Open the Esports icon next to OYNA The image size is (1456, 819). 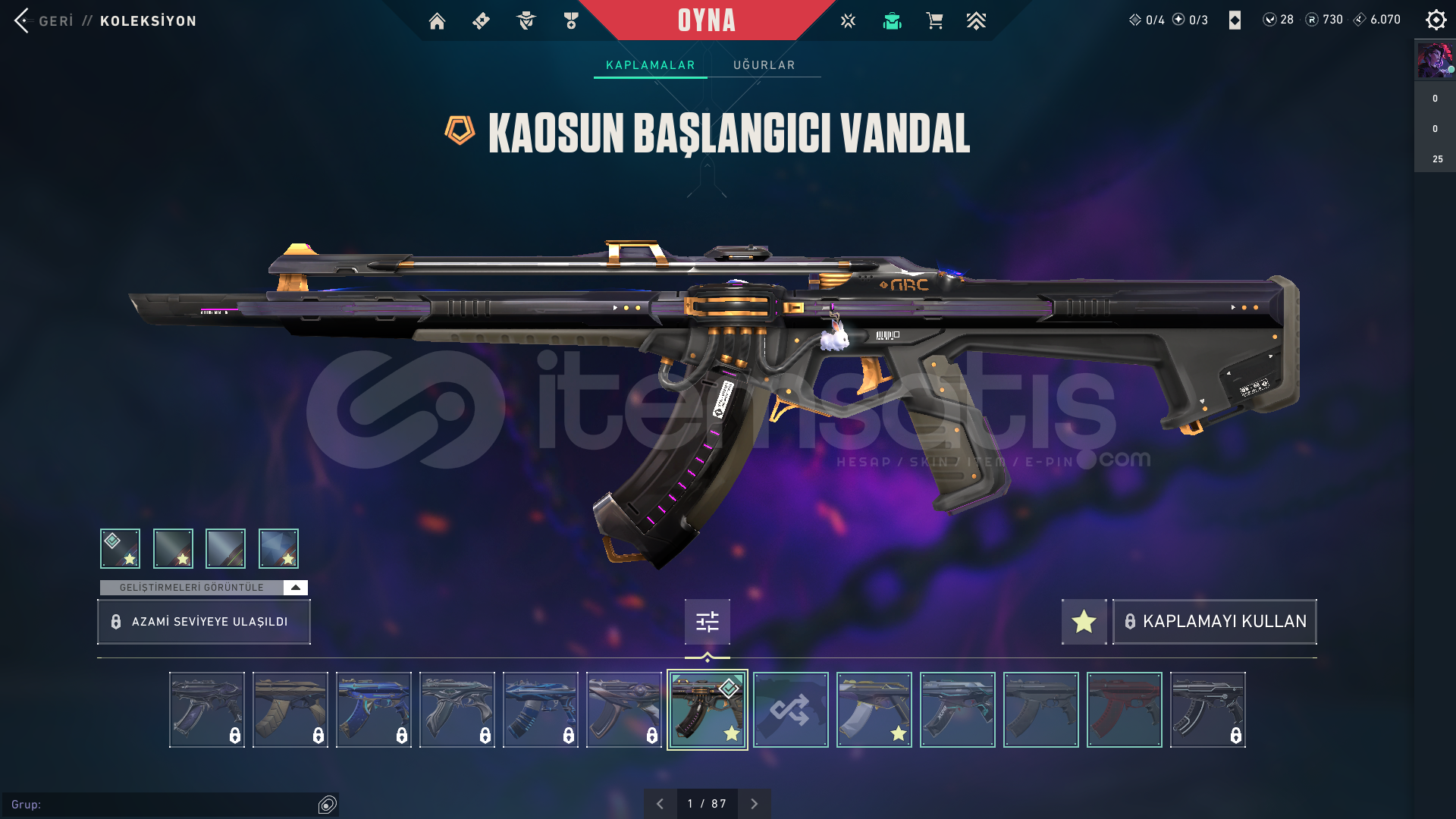847,20
